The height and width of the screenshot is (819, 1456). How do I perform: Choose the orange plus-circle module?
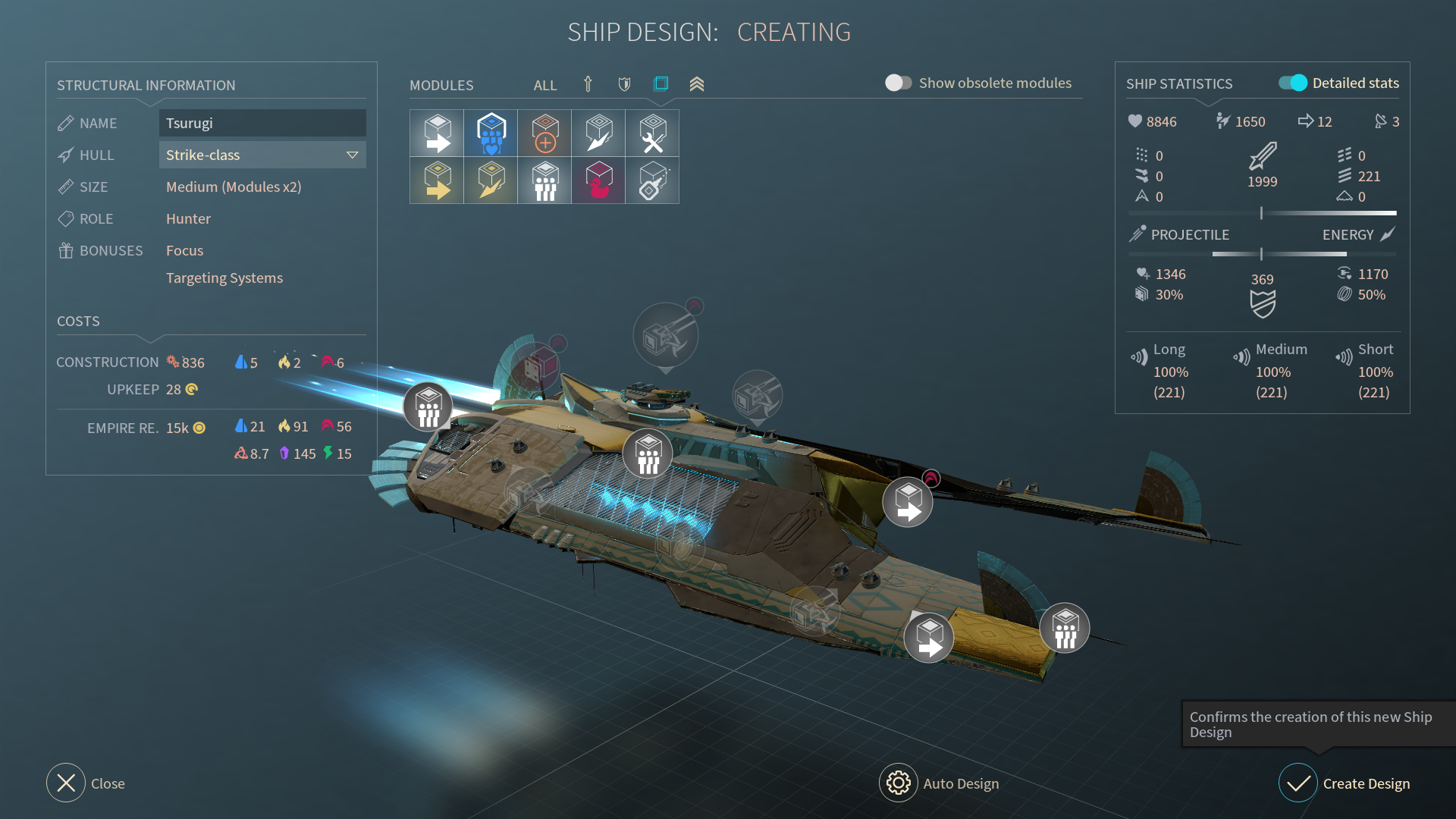[544, 133]
